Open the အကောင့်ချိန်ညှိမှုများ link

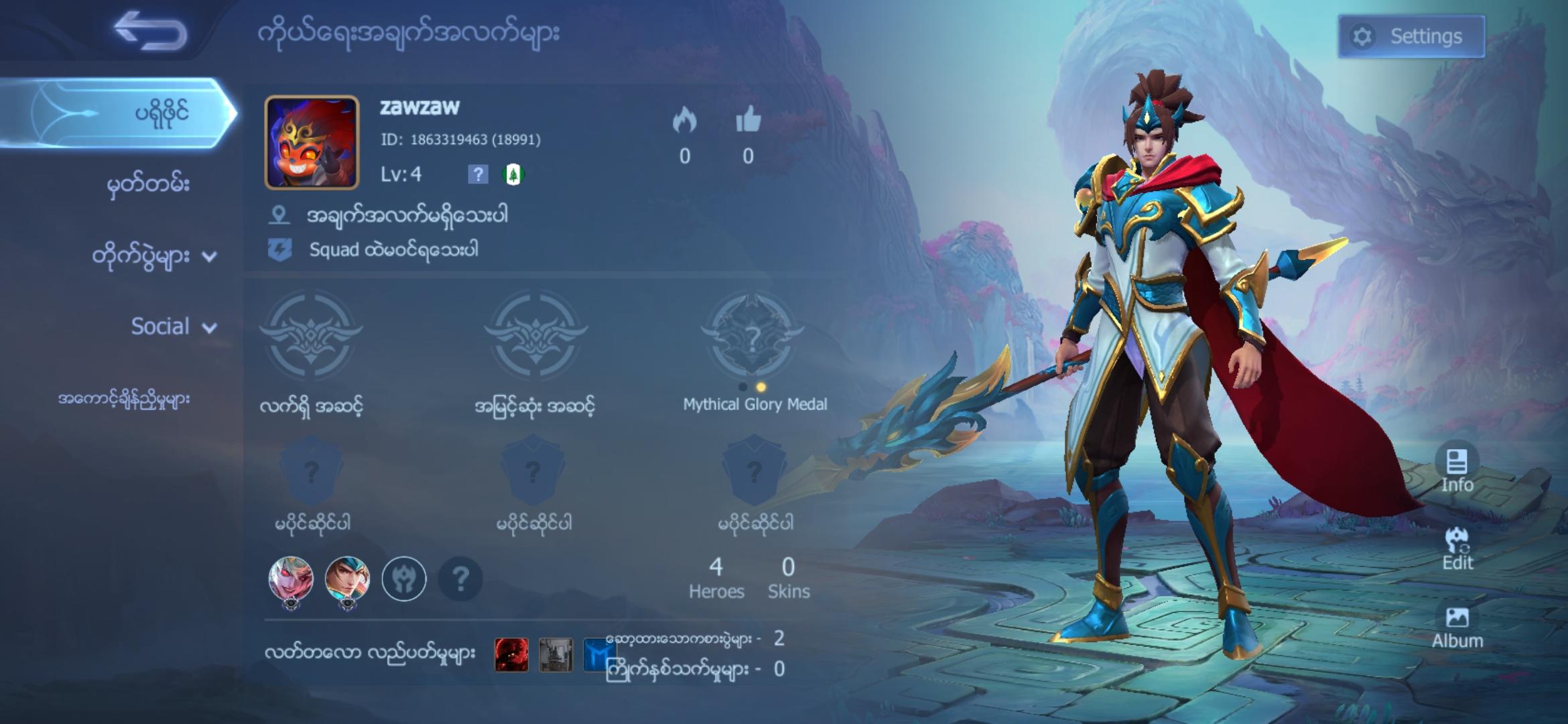124,400
